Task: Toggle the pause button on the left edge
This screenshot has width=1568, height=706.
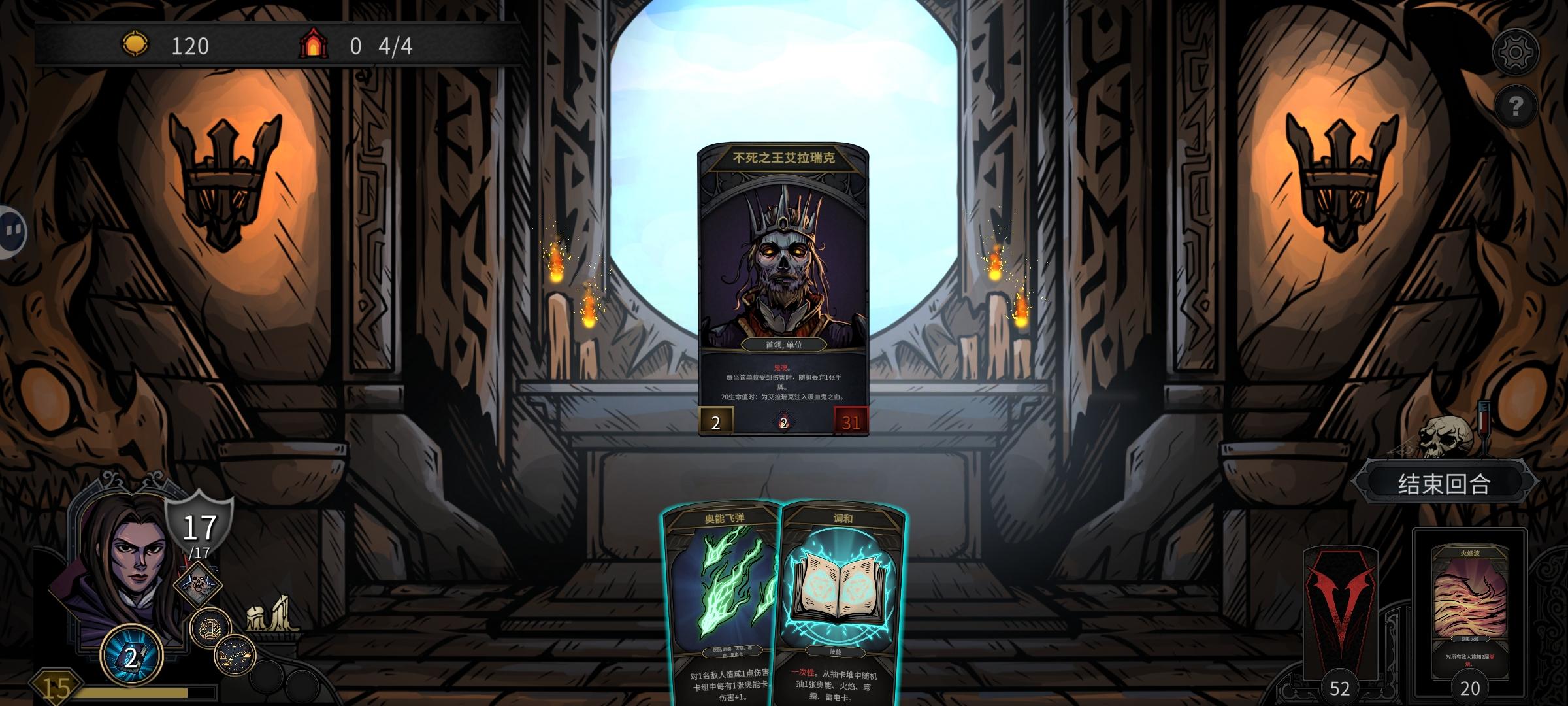Action: pyautogui.click(x=12, y=229)
